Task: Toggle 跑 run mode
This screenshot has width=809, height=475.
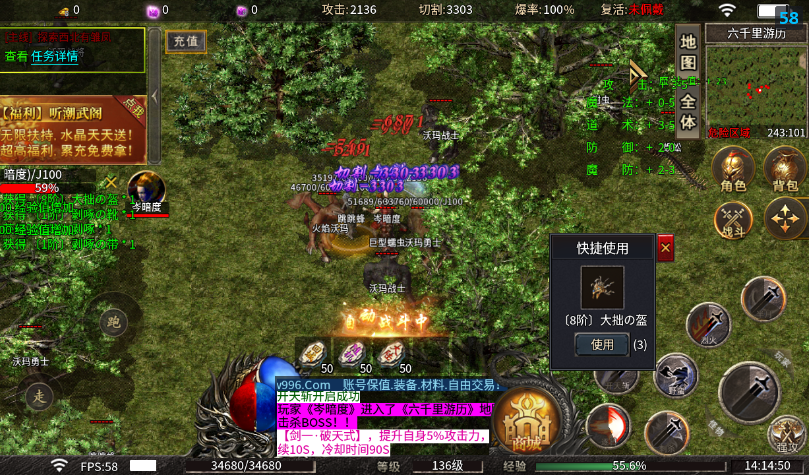Action: click(113, 323)
